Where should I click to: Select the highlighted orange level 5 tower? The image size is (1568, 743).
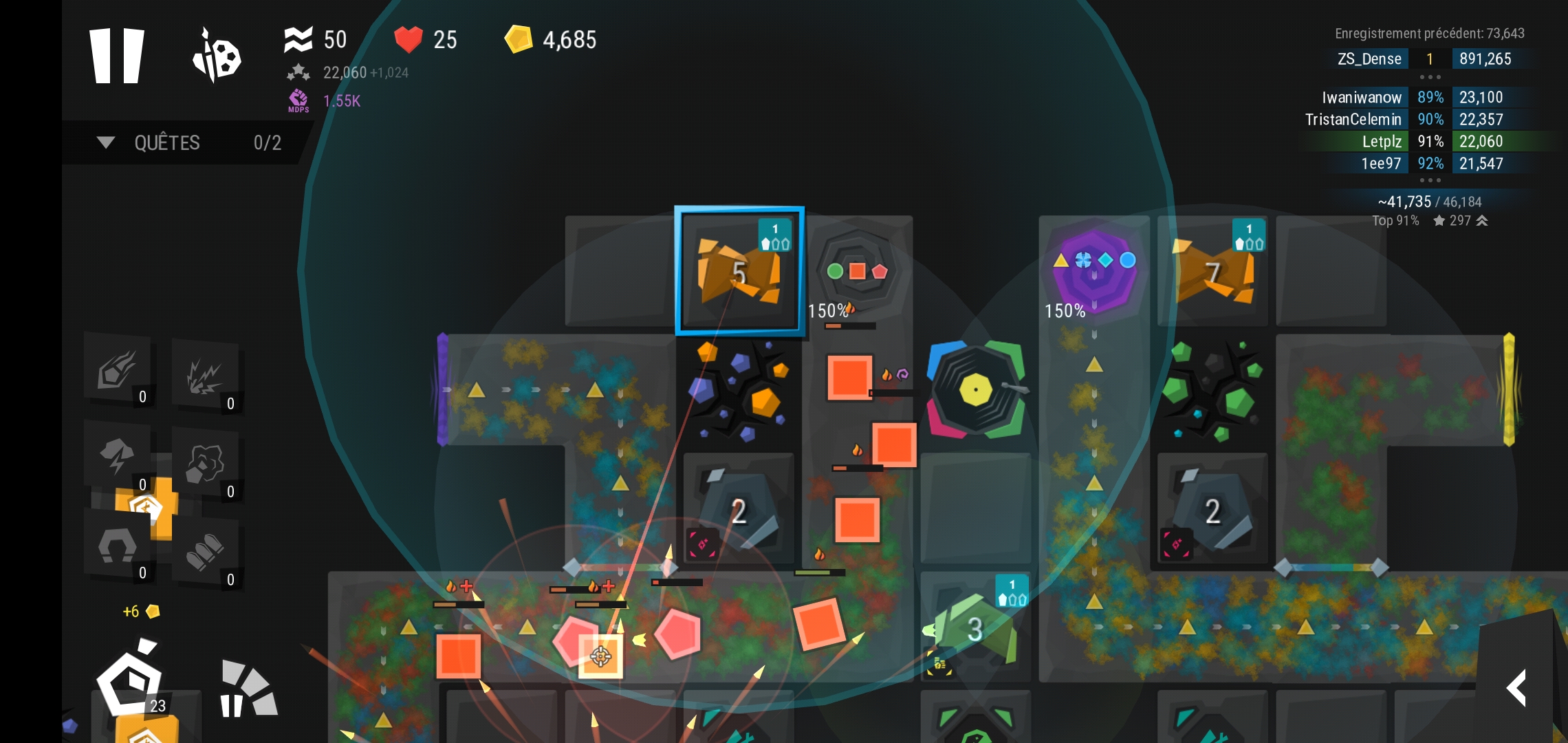coord(739,271)
